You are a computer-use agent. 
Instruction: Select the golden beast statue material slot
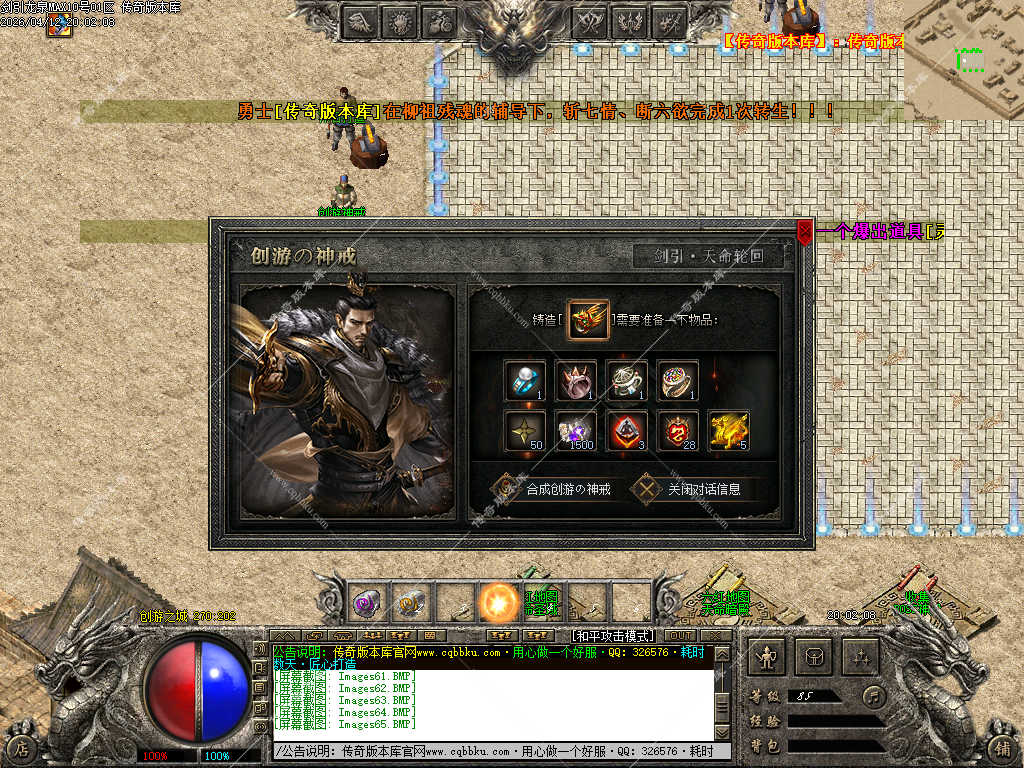tap(728, 431)
